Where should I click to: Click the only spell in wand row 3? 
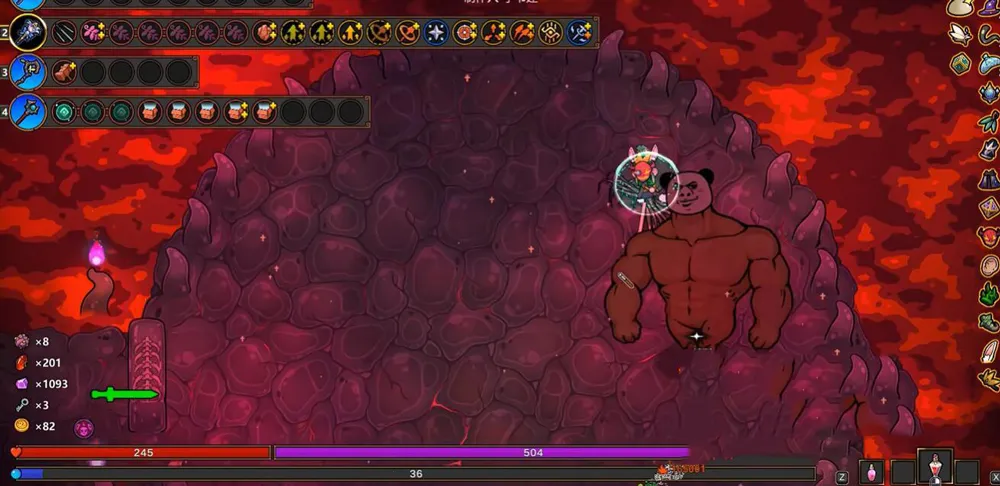pyautogui.click(x=64, y=72)
